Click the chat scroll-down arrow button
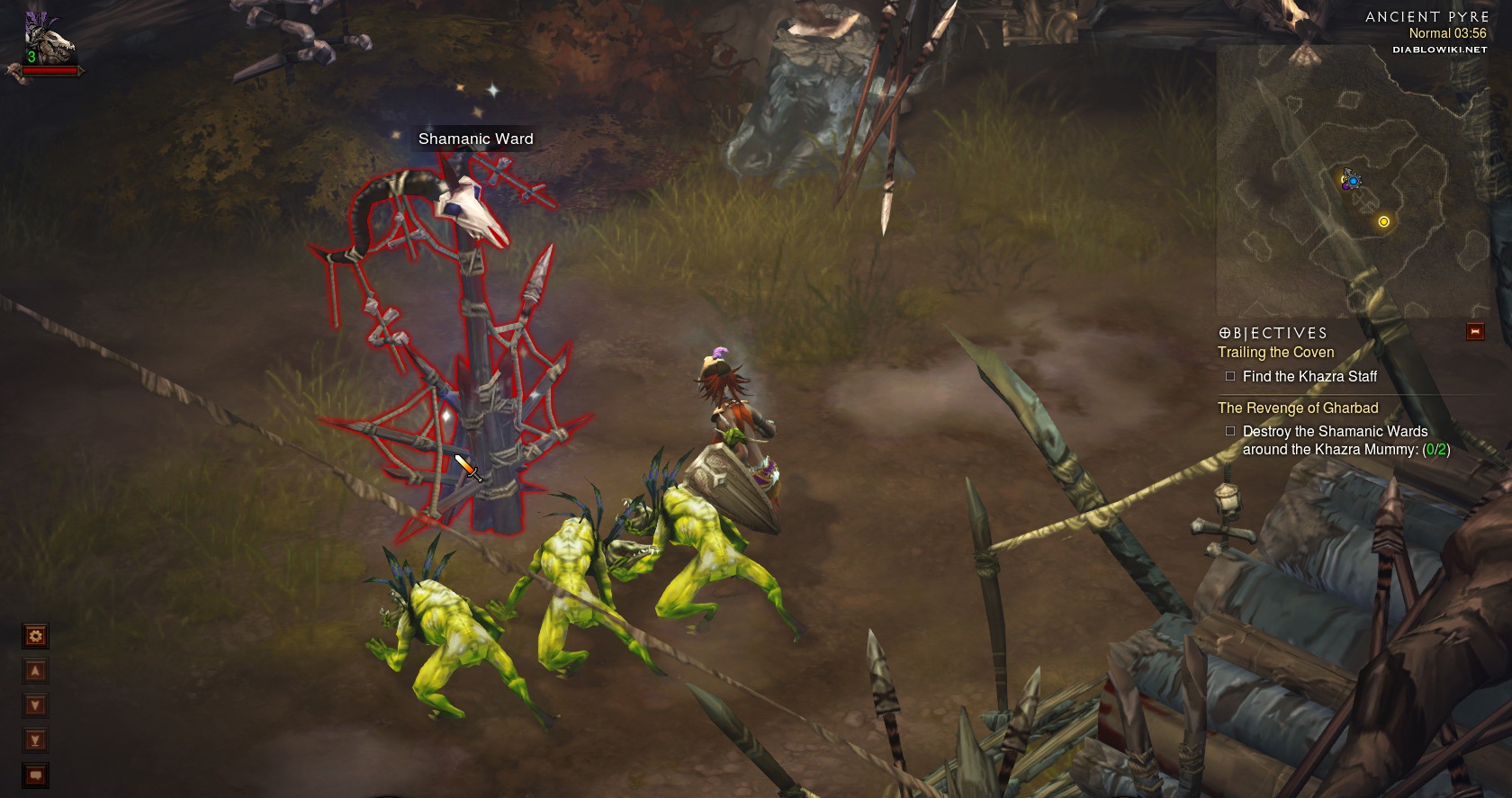The height and width of the screenshot is (798, 1512). (x=35, y=705)
